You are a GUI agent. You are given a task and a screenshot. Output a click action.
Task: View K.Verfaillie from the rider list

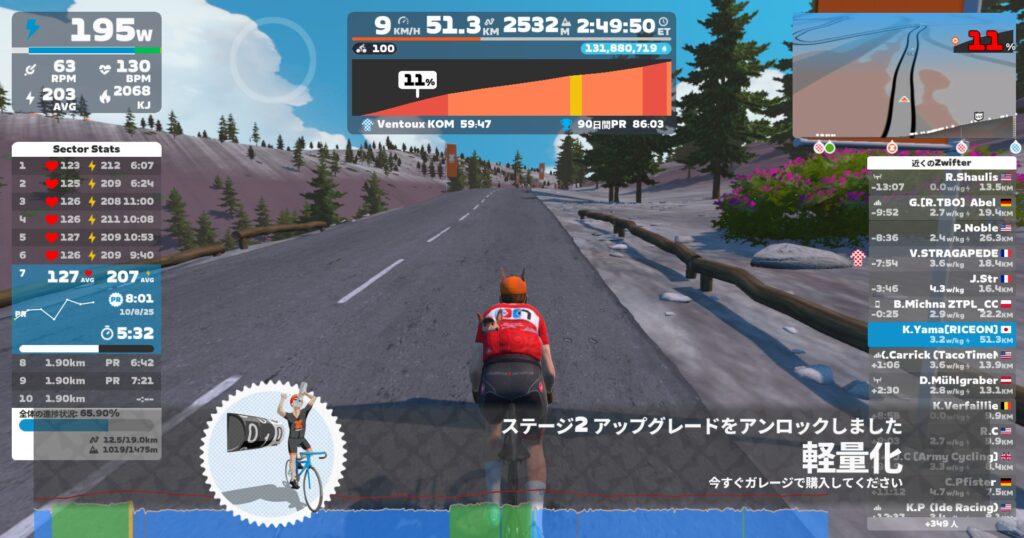pyautogui.click(x=943, y=411)
